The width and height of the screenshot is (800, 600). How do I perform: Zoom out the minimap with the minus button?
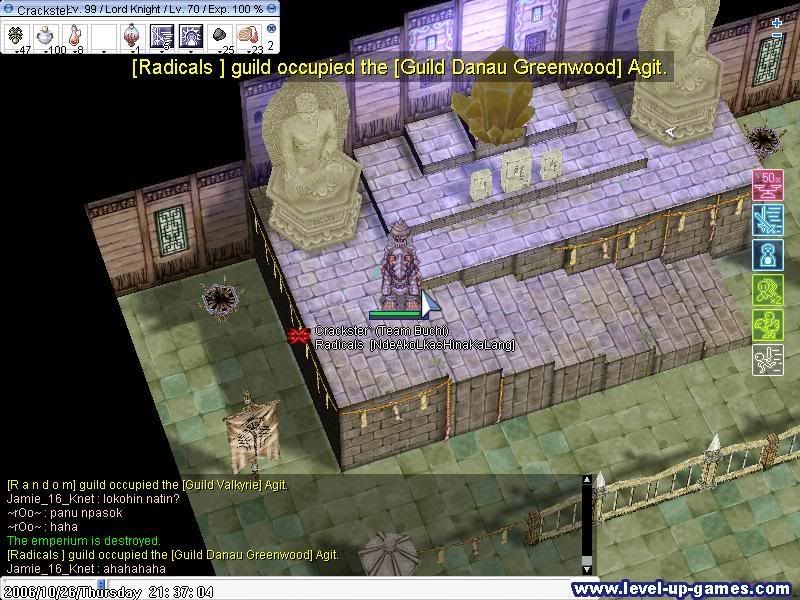coord(777,36)
